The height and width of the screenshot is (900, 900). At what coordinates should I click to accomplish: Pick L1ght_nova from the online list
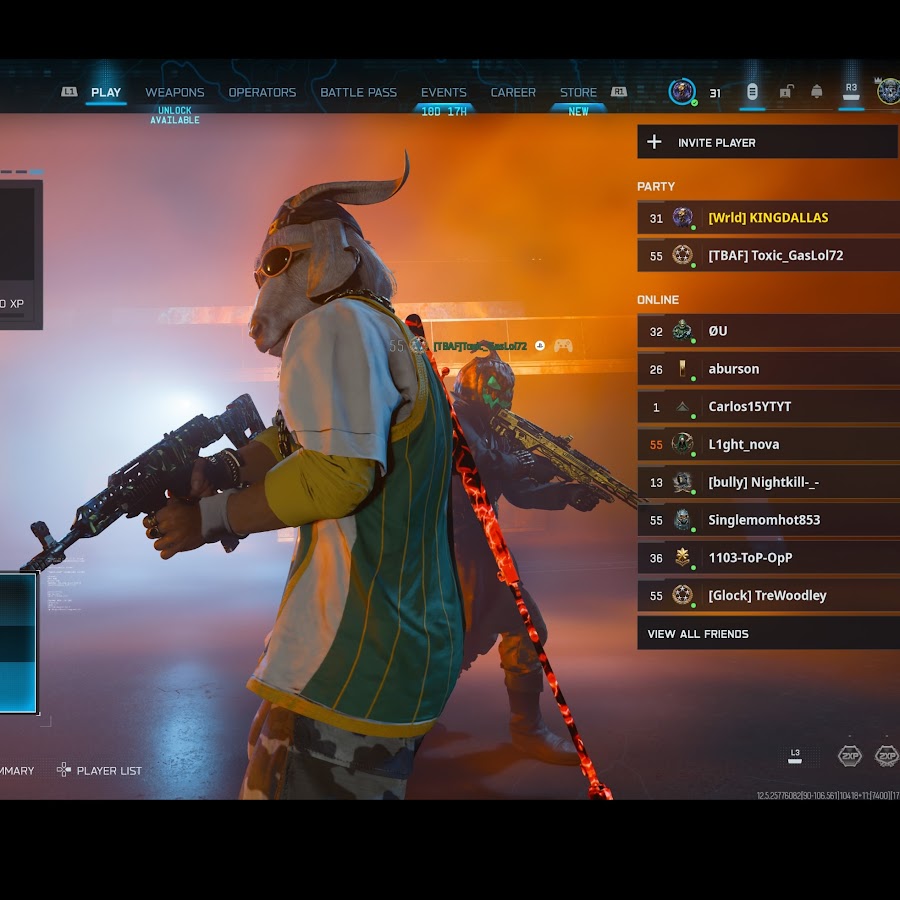767,445
